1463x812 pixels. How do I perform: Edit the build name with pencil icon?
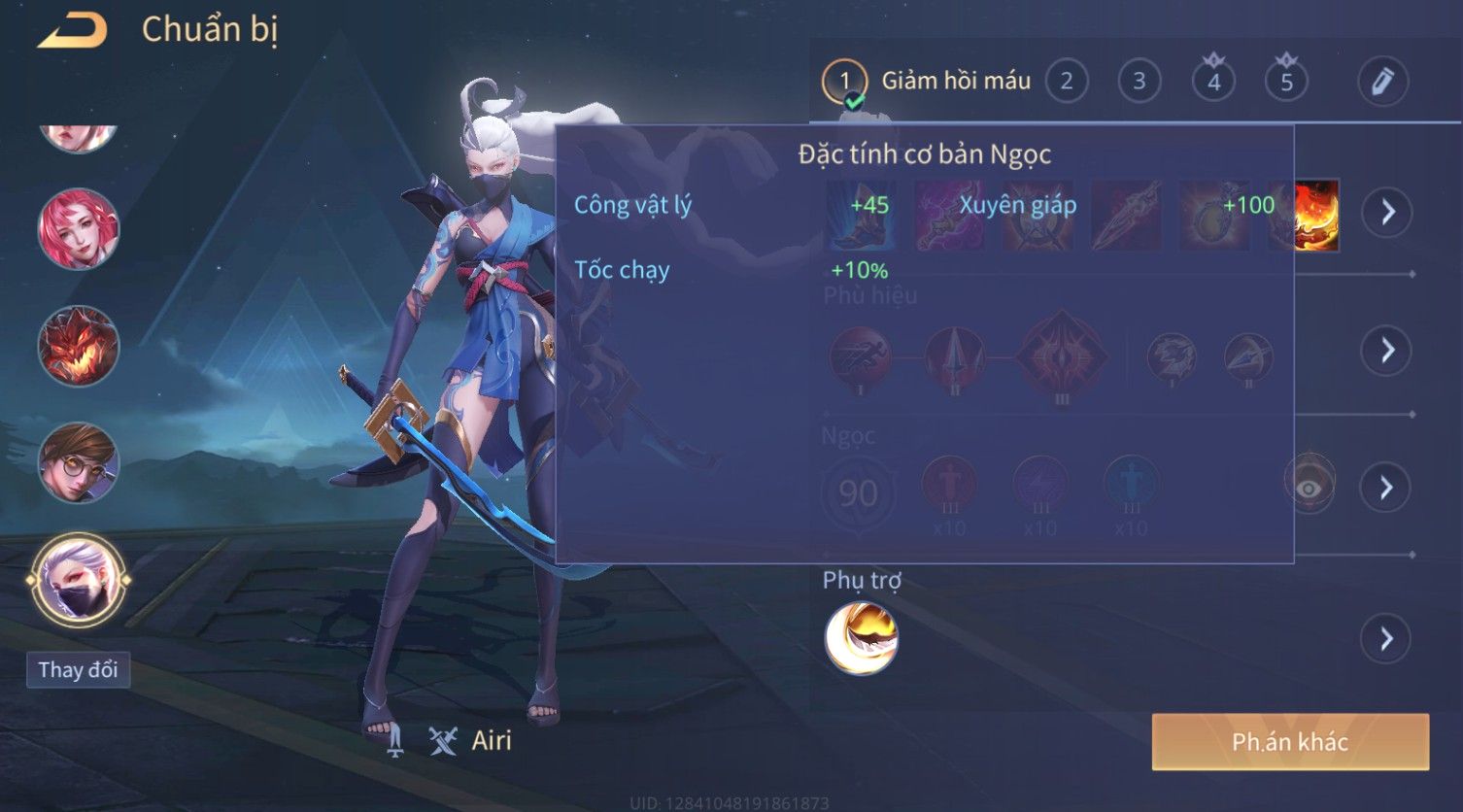[x=1382, y=82]
